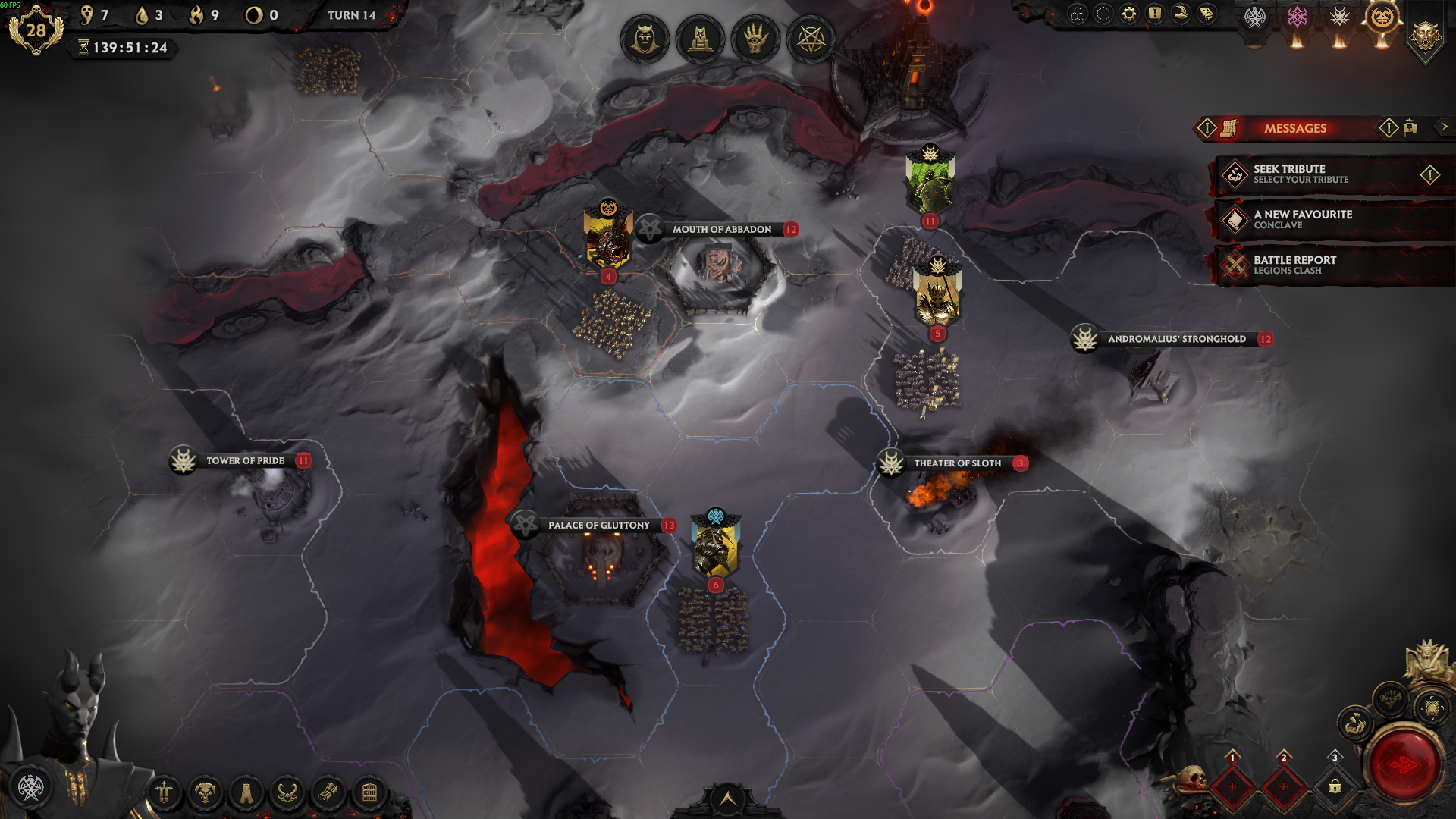Select the Mouth of Abaddon label
This screenshot has height=819, width=1456.
point(721,230)
